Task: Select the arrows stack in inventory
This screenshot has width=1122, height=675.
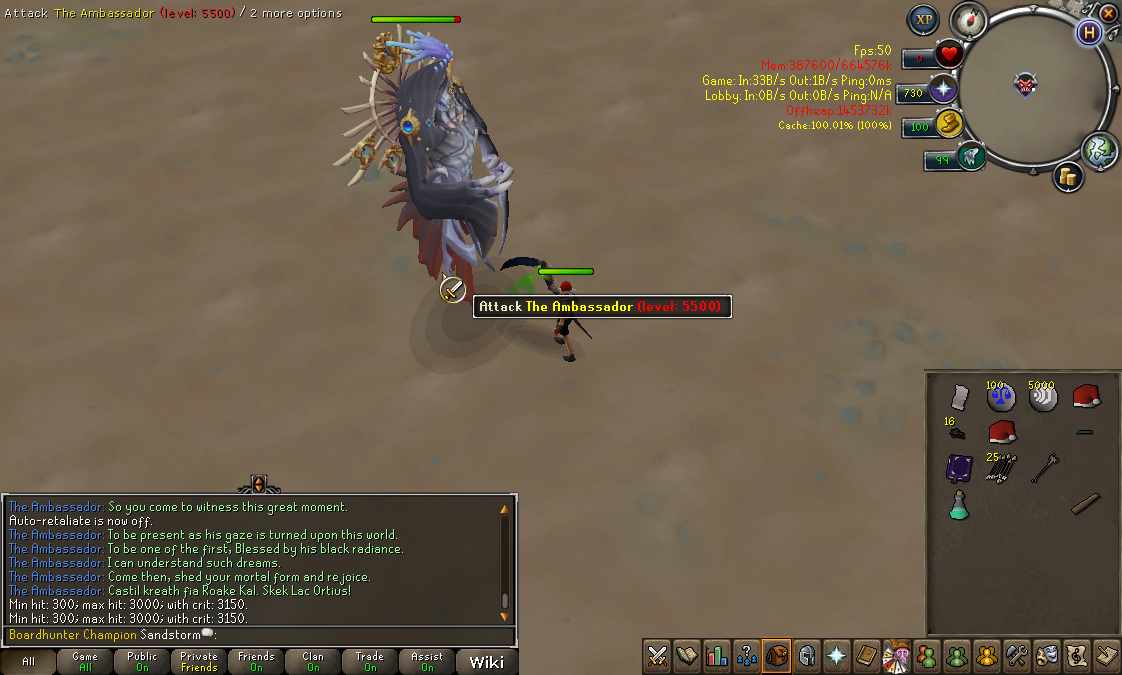Action: click(1001, 466)
